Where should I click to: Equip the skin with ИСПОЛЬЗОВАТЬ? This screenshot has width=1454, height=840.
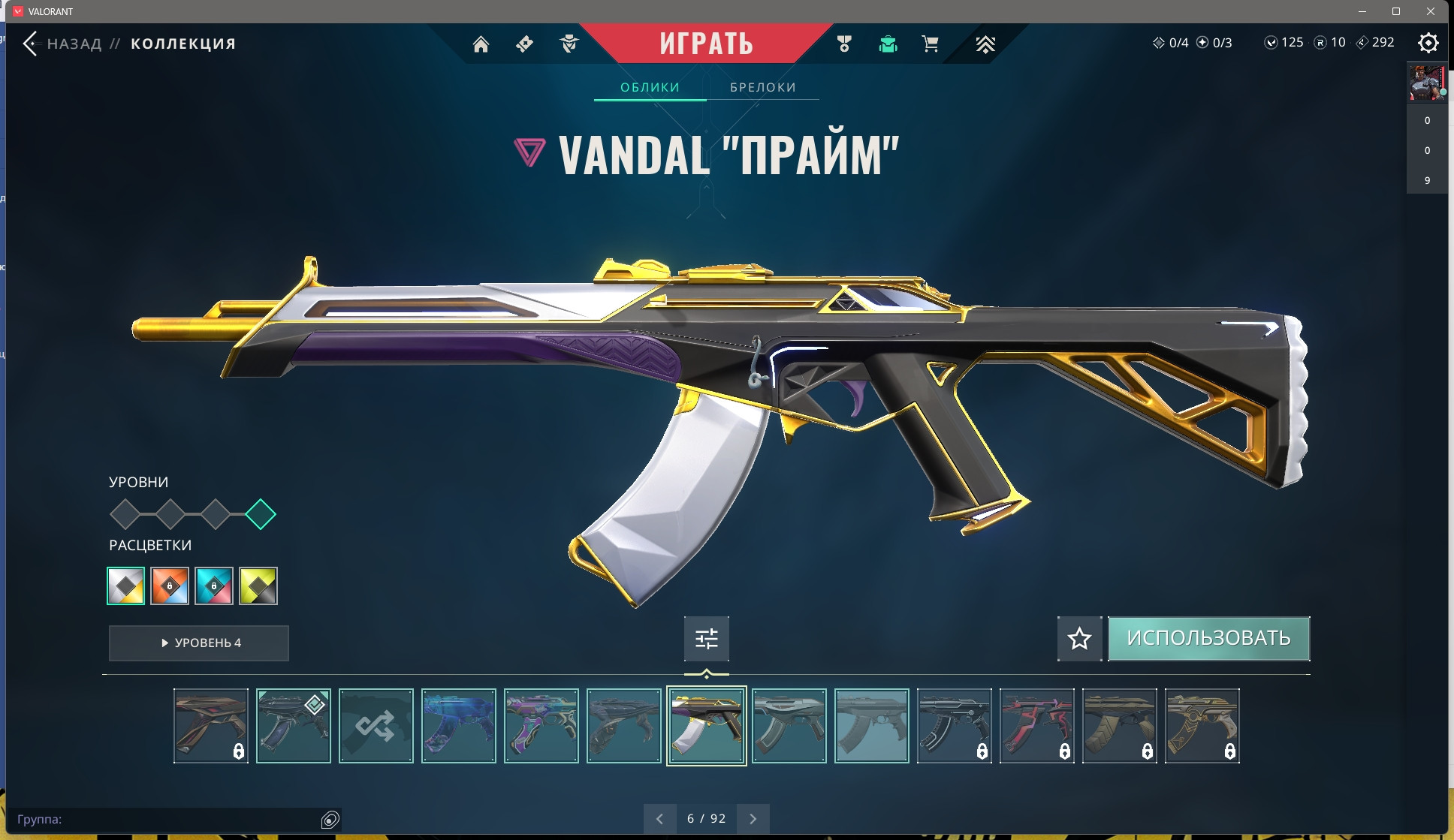pyautogui.click(x=1208, y=639)
